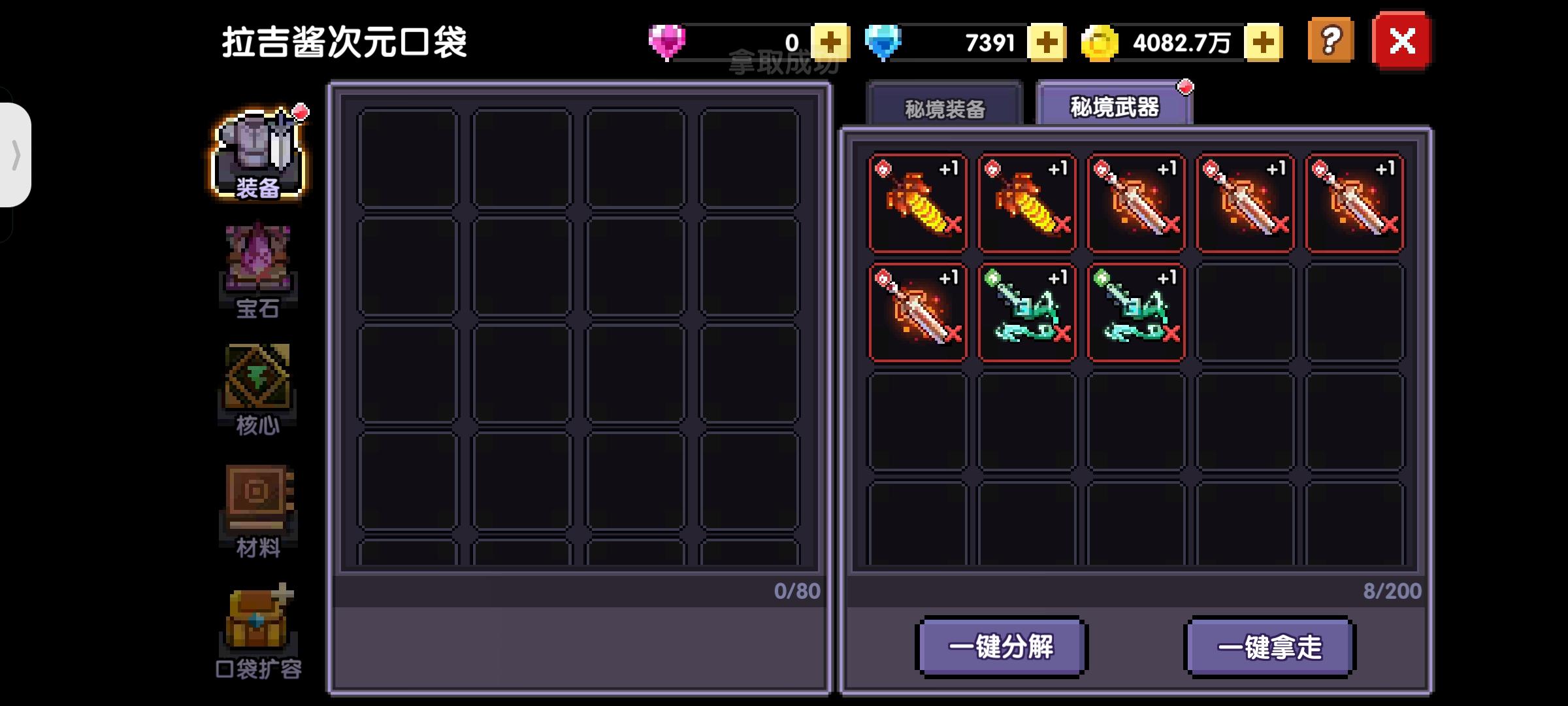Add diamonds via the plus button
Image resolution: width=1568 pixels, height=706 pixels.
coord(1048,42)
